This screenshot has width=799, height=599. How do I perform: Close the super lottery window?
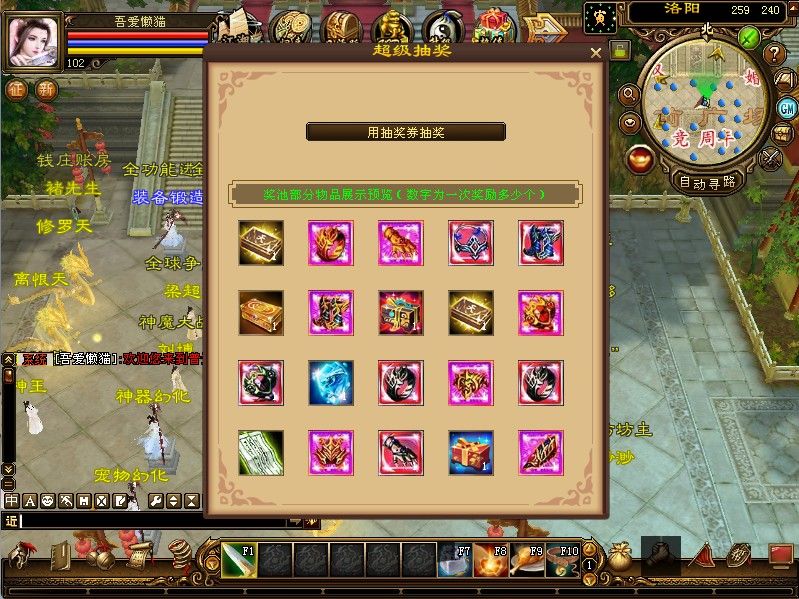click(x=596, y=53)
